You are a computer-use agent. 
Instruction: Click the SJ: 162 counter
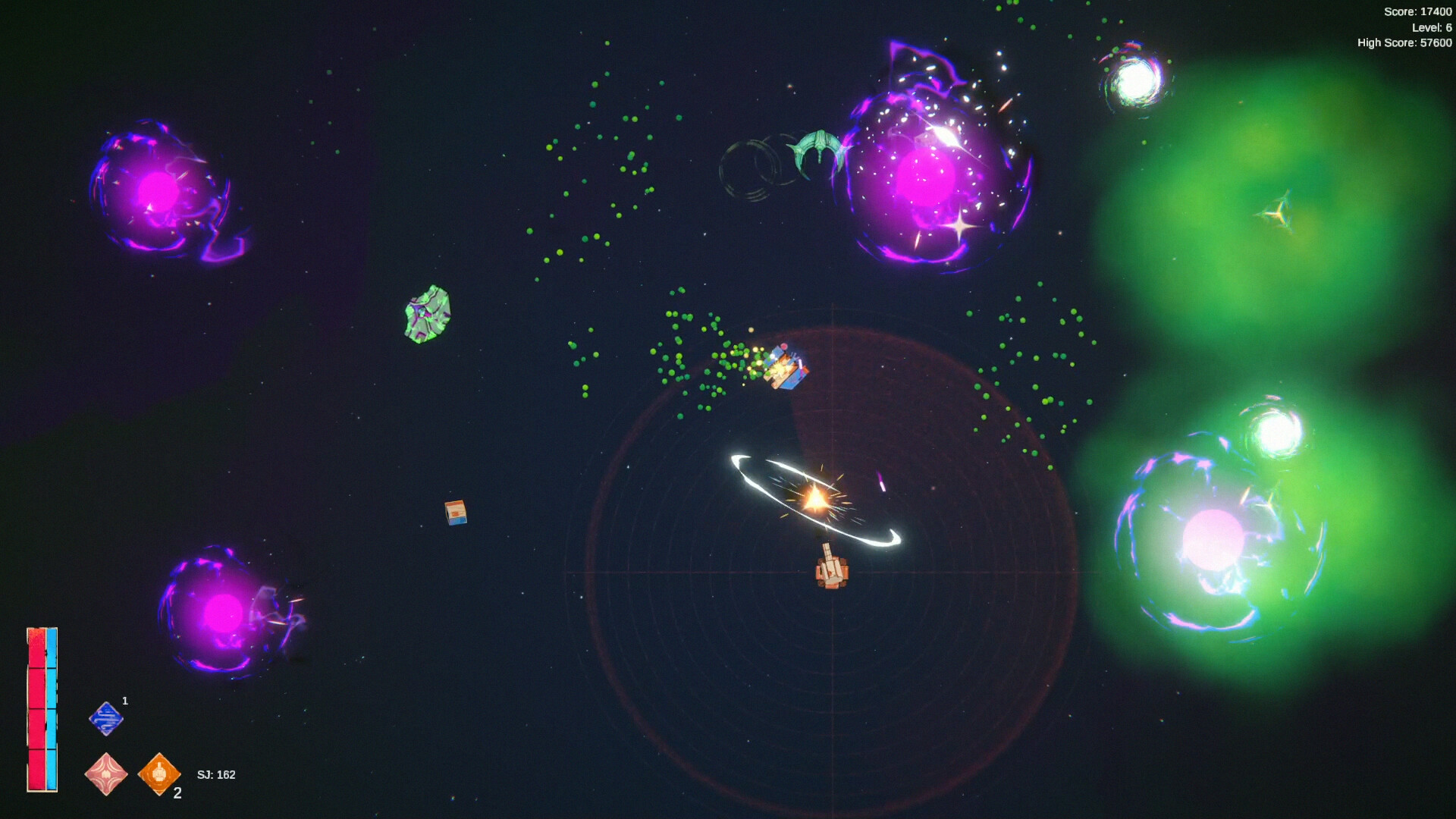pos(215,775)
